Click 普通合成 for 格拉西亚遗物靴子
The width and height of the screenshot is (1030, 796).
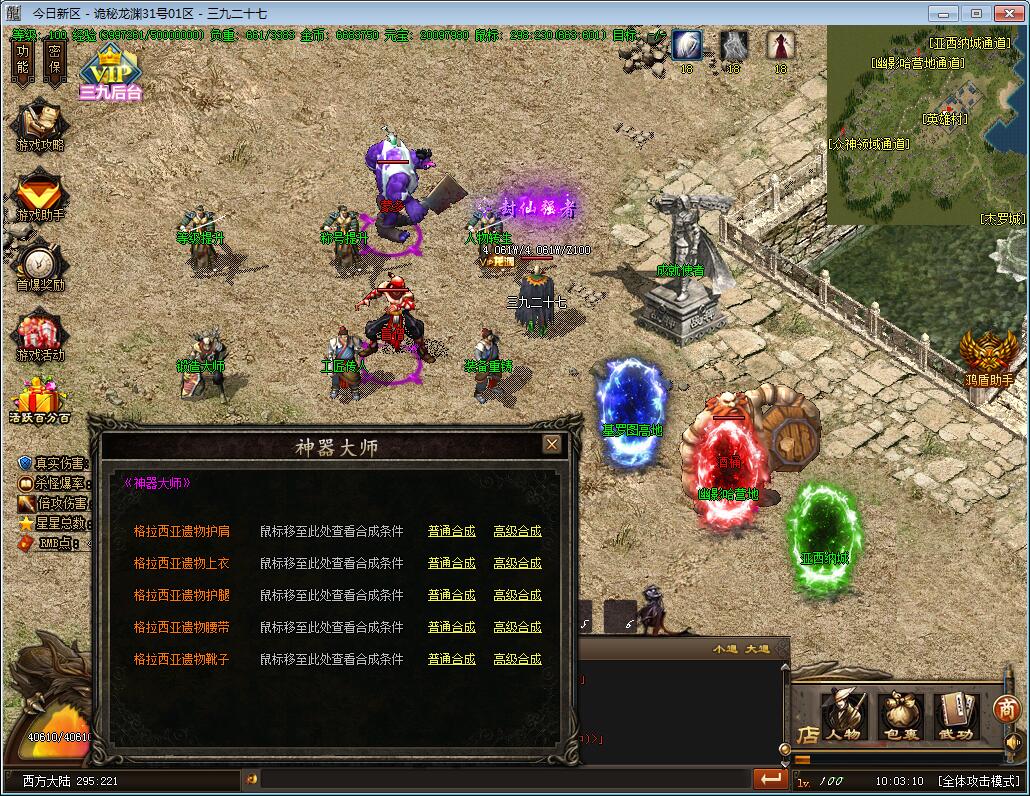pos(451,659)
